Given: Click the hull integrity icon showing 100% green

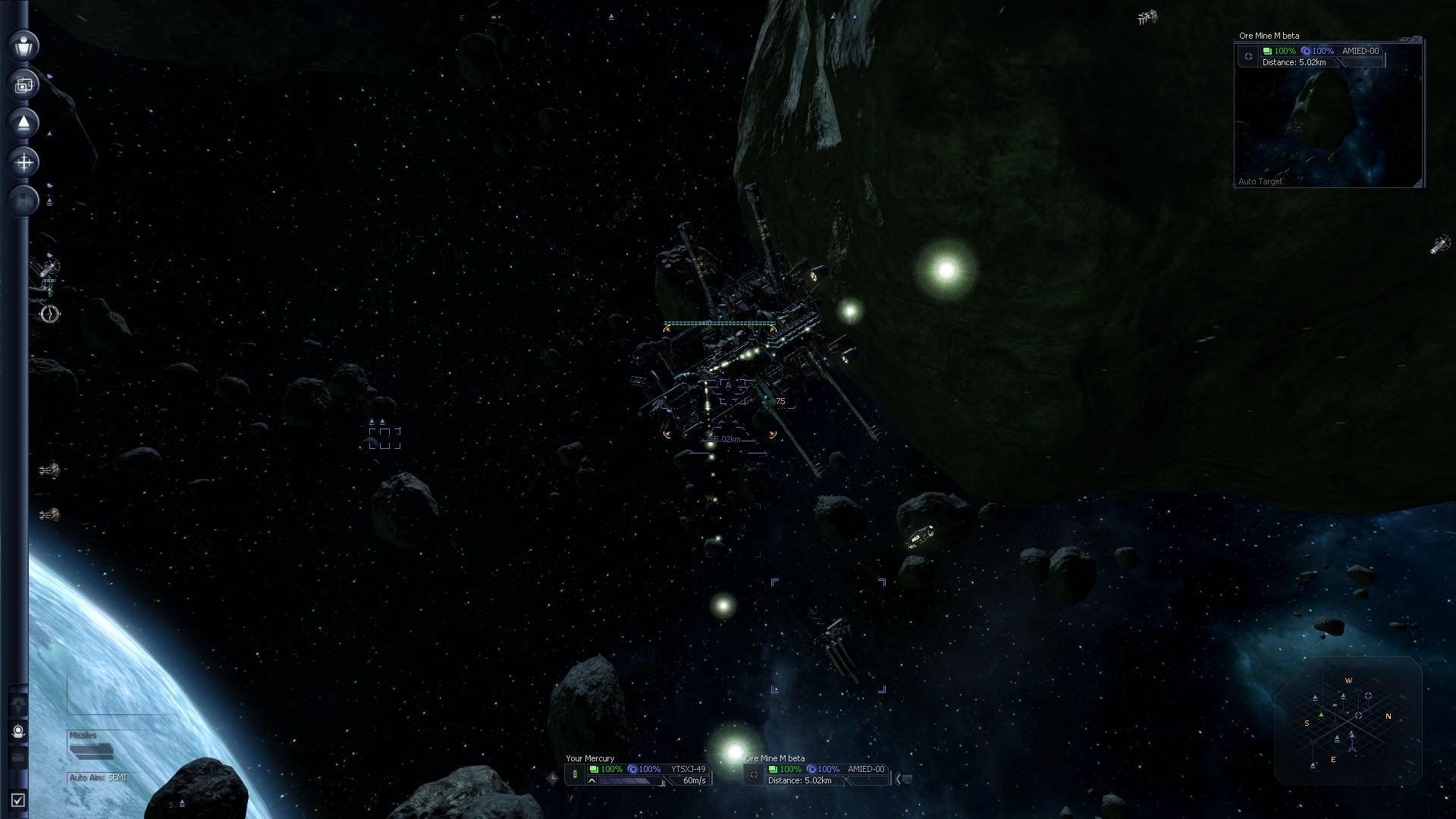Looking at the screenshot, I should point(595,769).
